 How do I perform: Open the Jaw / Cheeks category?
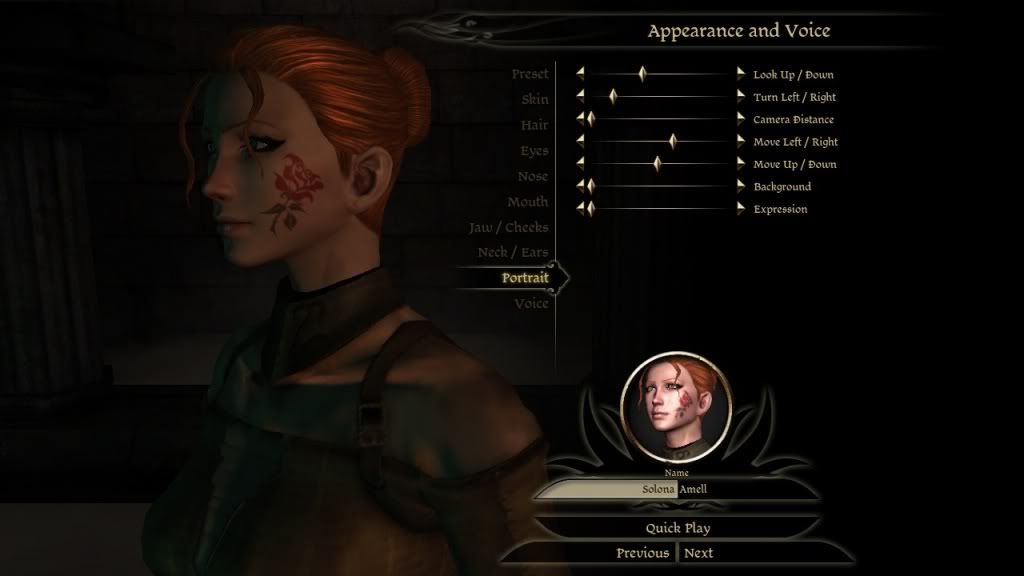click(x=508, y=227)
